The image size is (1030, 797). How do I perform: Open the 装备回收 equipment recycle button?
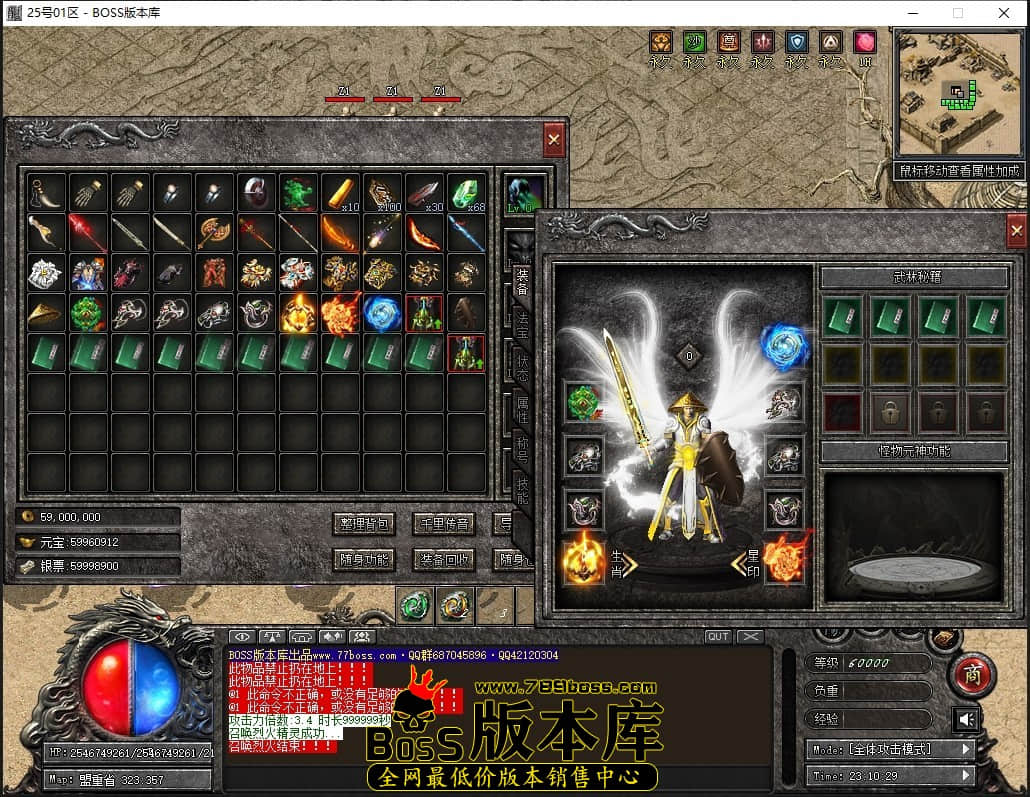443,560
